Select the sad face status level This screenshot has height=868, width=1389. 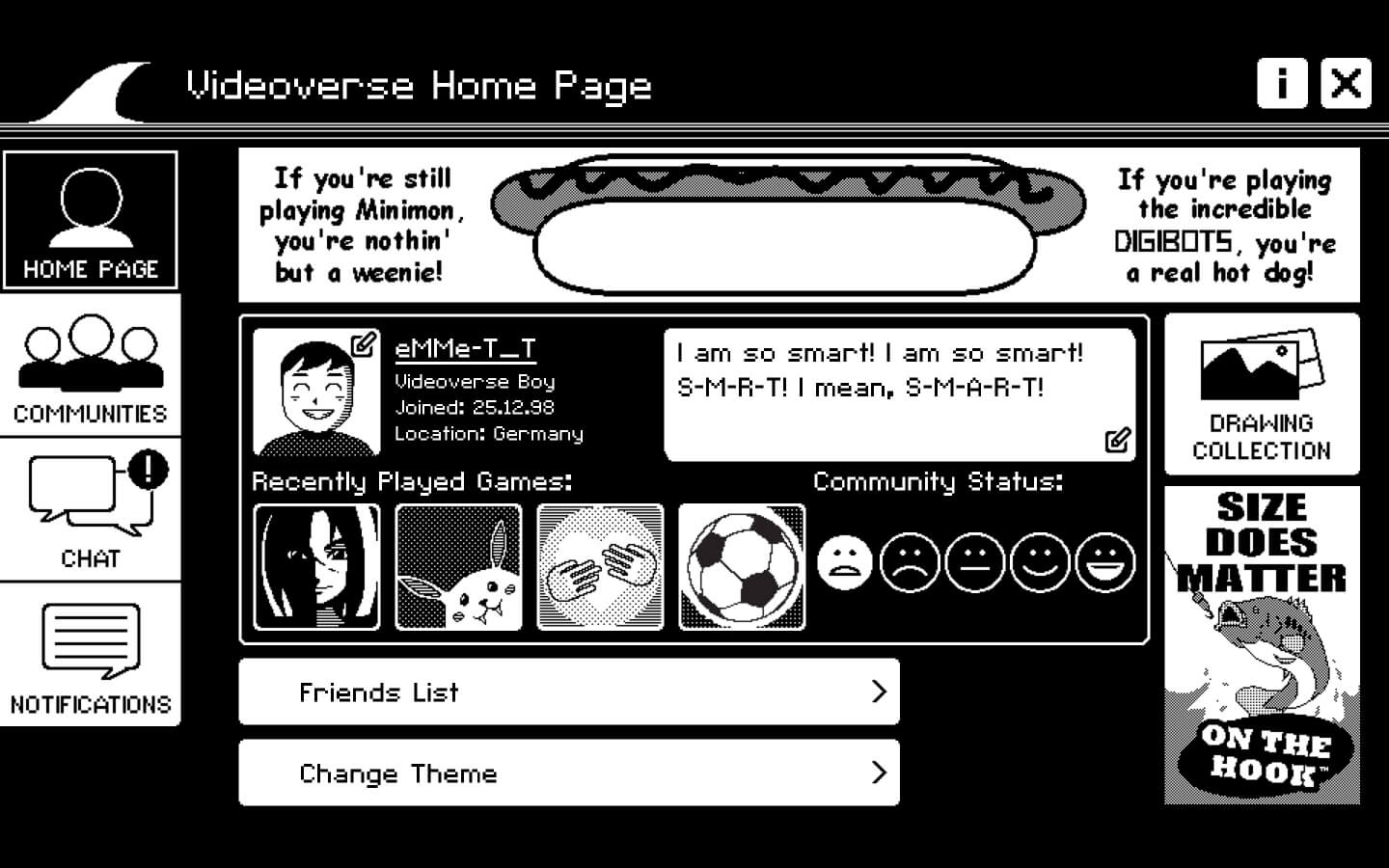843,562
